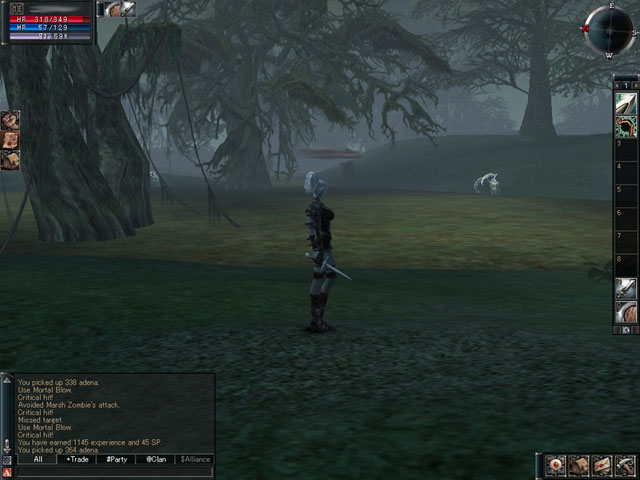Image resolution: width=640 pixels, height=480 pixels.
Task: Select the top party member portrait
Action: (10, 120)
